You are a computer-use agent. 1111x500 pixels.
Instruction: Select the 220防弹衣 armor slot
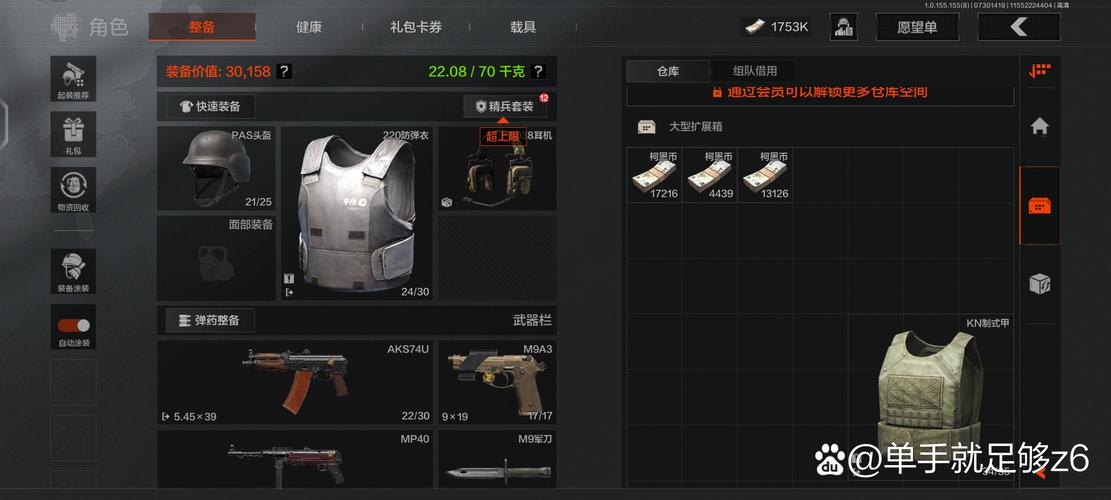pos(357,212)
